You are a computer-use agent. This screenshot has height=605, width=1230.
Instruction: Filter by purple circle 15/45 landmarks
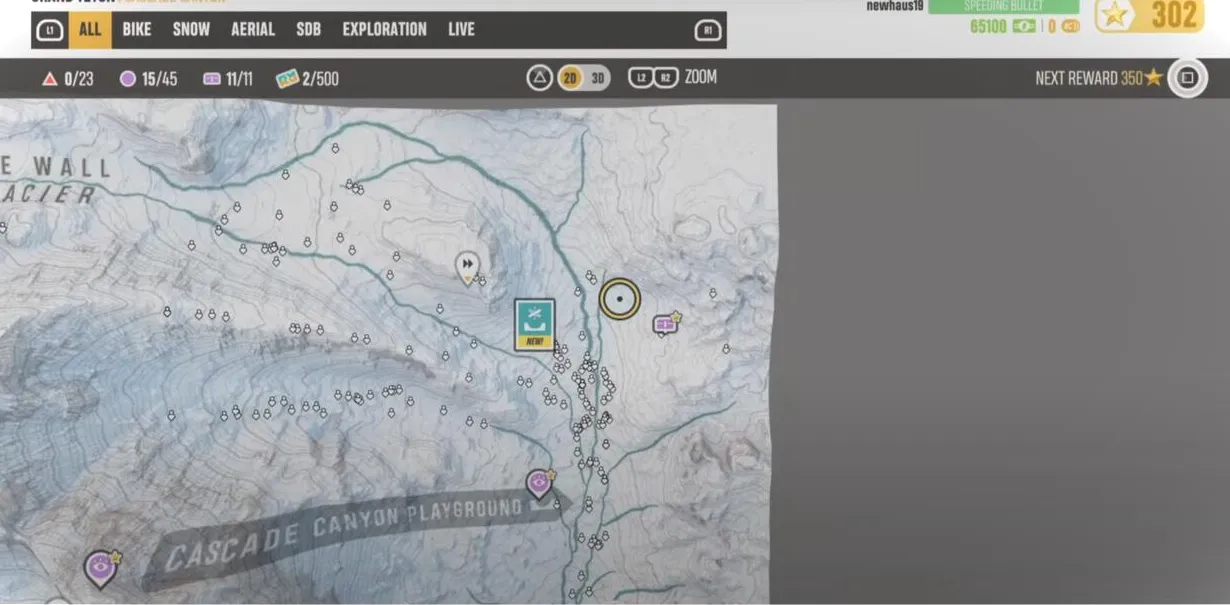point(148,79)
